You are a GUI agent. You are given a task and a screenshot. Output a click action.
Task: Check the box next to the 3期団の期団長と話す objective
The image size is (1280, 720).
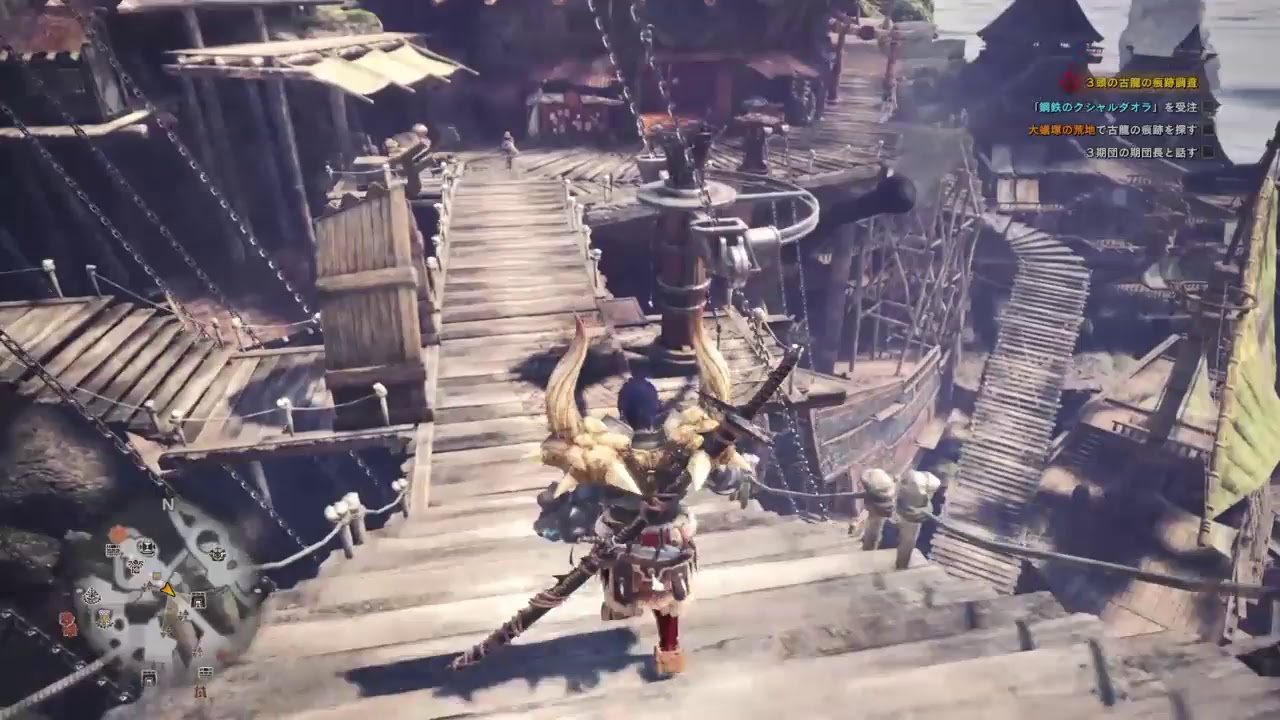[1209, 151]
